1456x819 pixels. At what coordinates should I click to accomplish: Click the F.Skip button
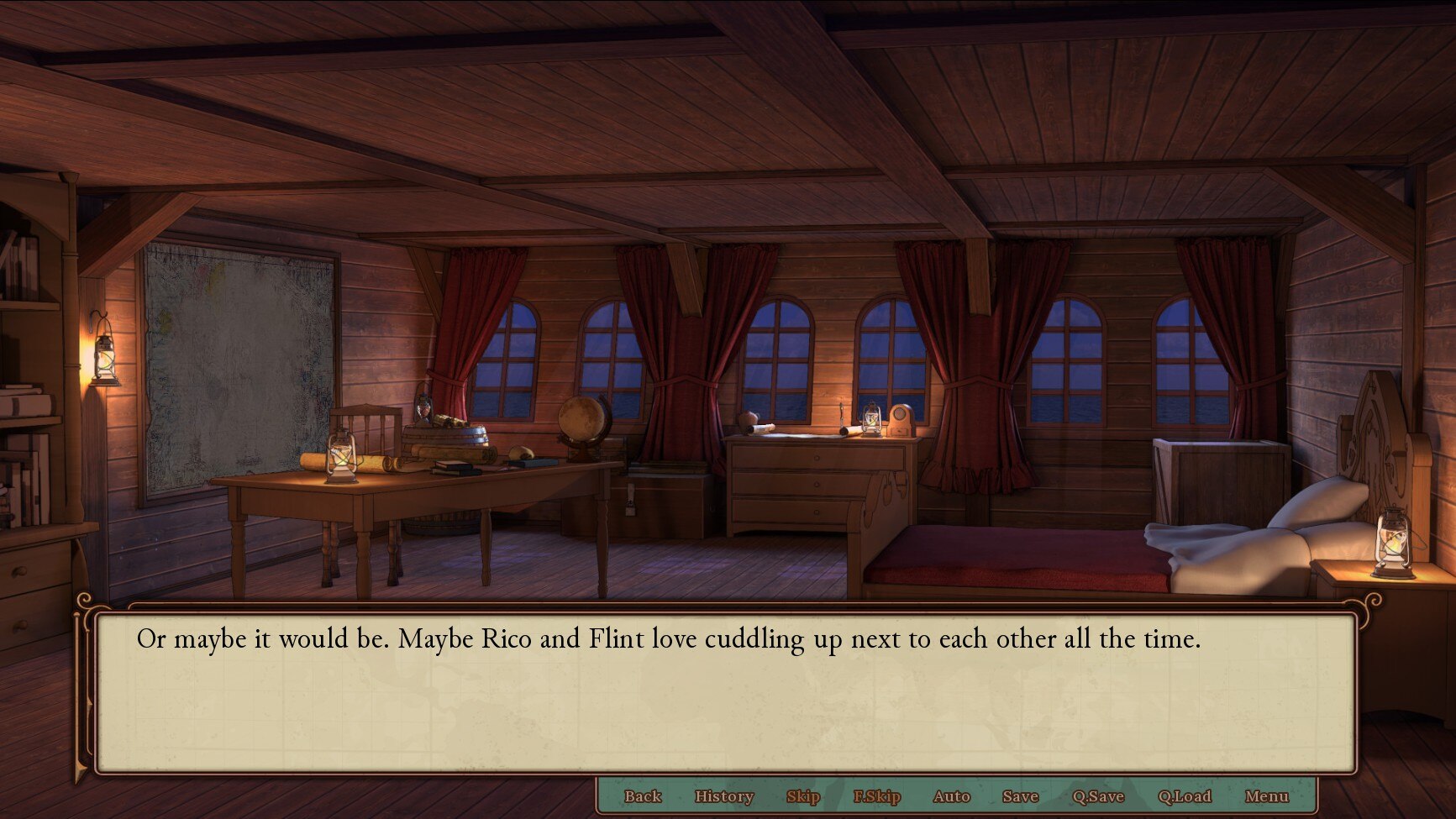click(x=876, y=796)
